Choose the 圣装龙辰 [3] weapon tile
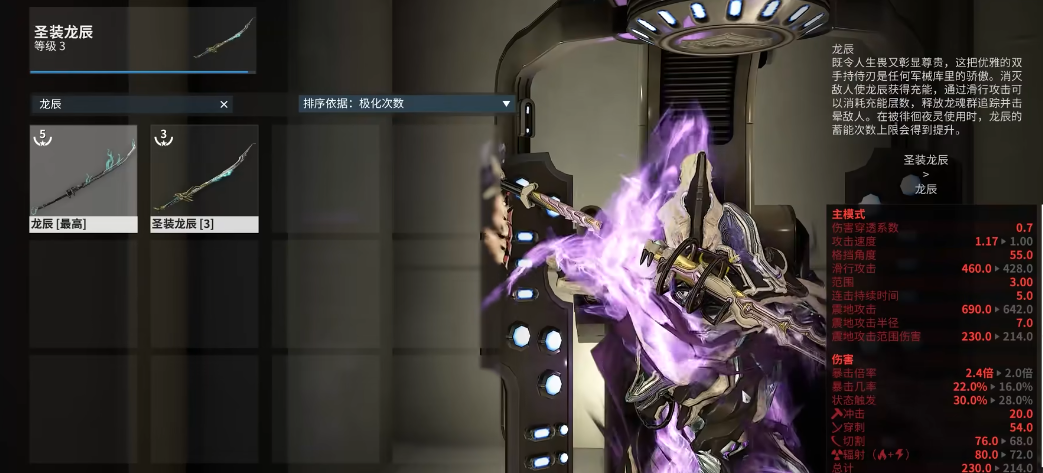This screenshot has height=473, width=1043. point(204,178)
